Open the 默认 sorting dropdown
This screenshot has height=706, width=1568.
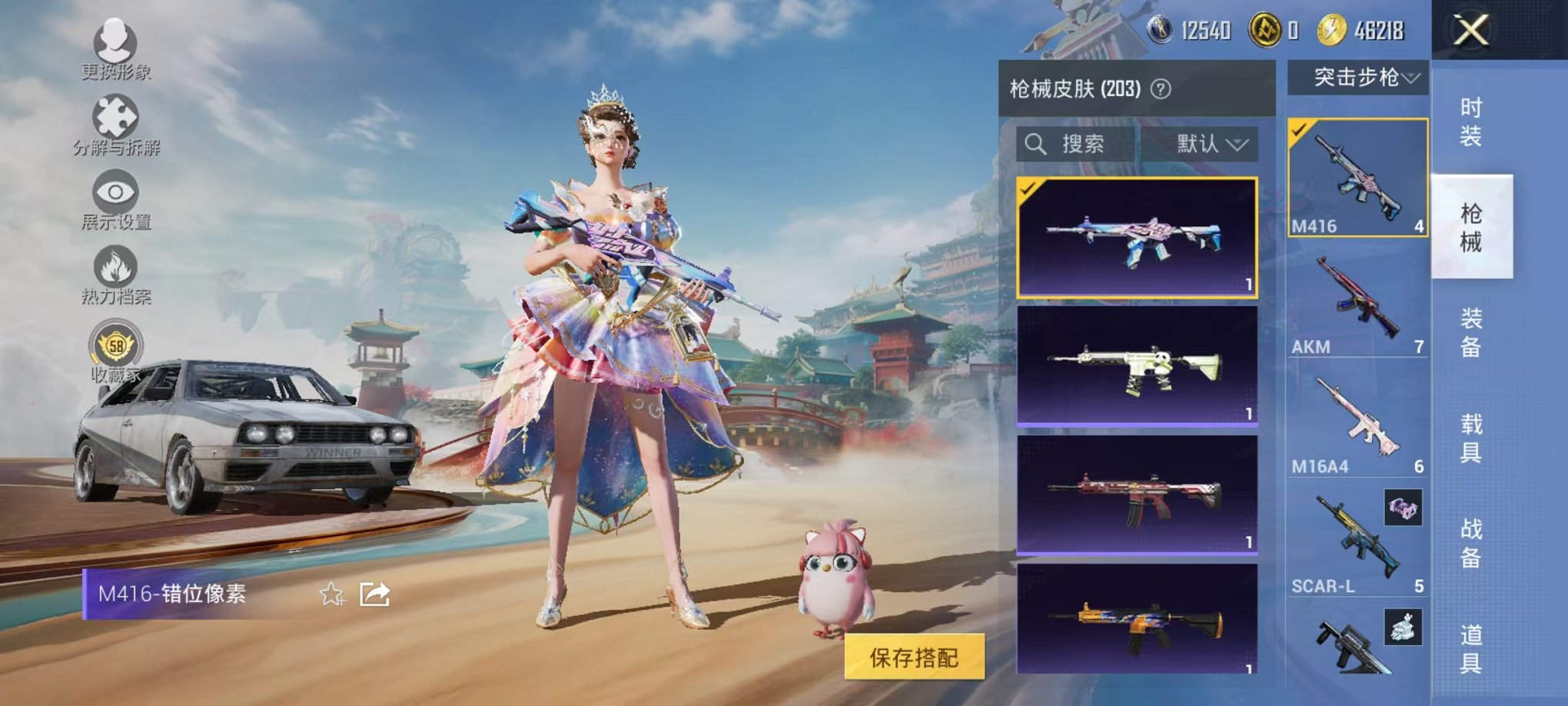pyautogui.click(x=1210, y=144)
